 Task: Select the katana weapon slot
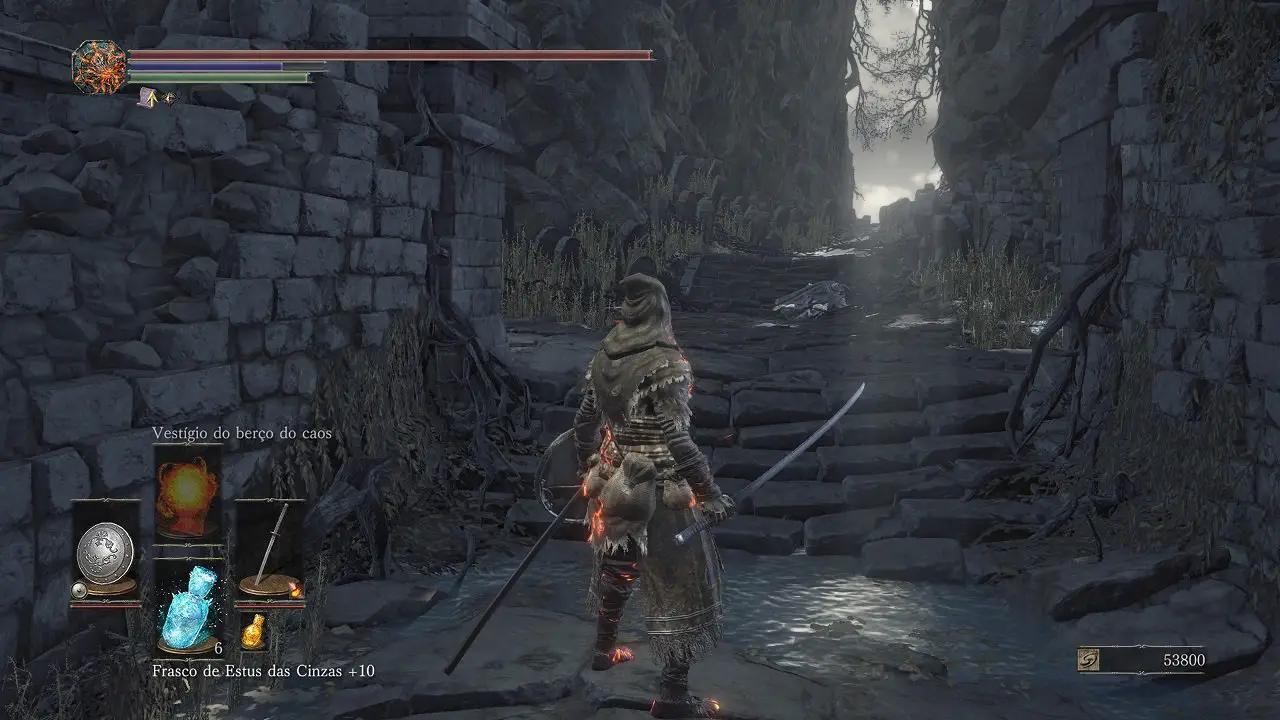click(x=269, y=548)
